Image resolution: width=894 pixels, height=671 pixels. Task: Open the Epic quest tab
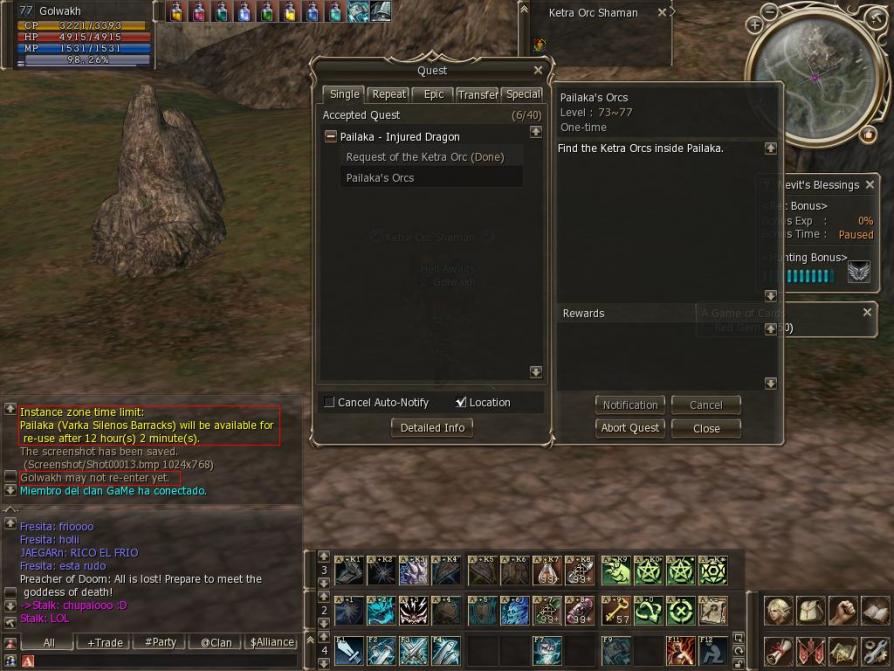pyautogui.click(x=433, y=94)
